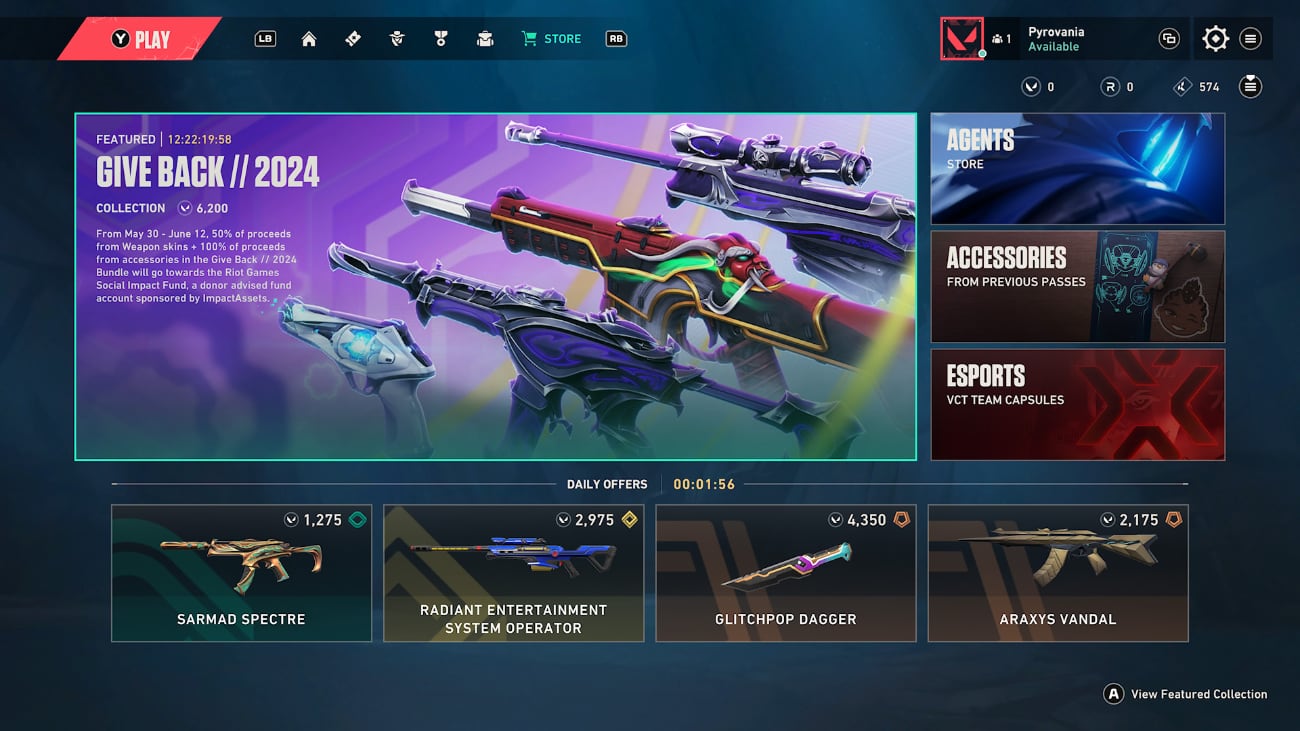Click the Radianite Points balance icon
This screenshot has height=731, width=1300.
tap(1110, 86)
